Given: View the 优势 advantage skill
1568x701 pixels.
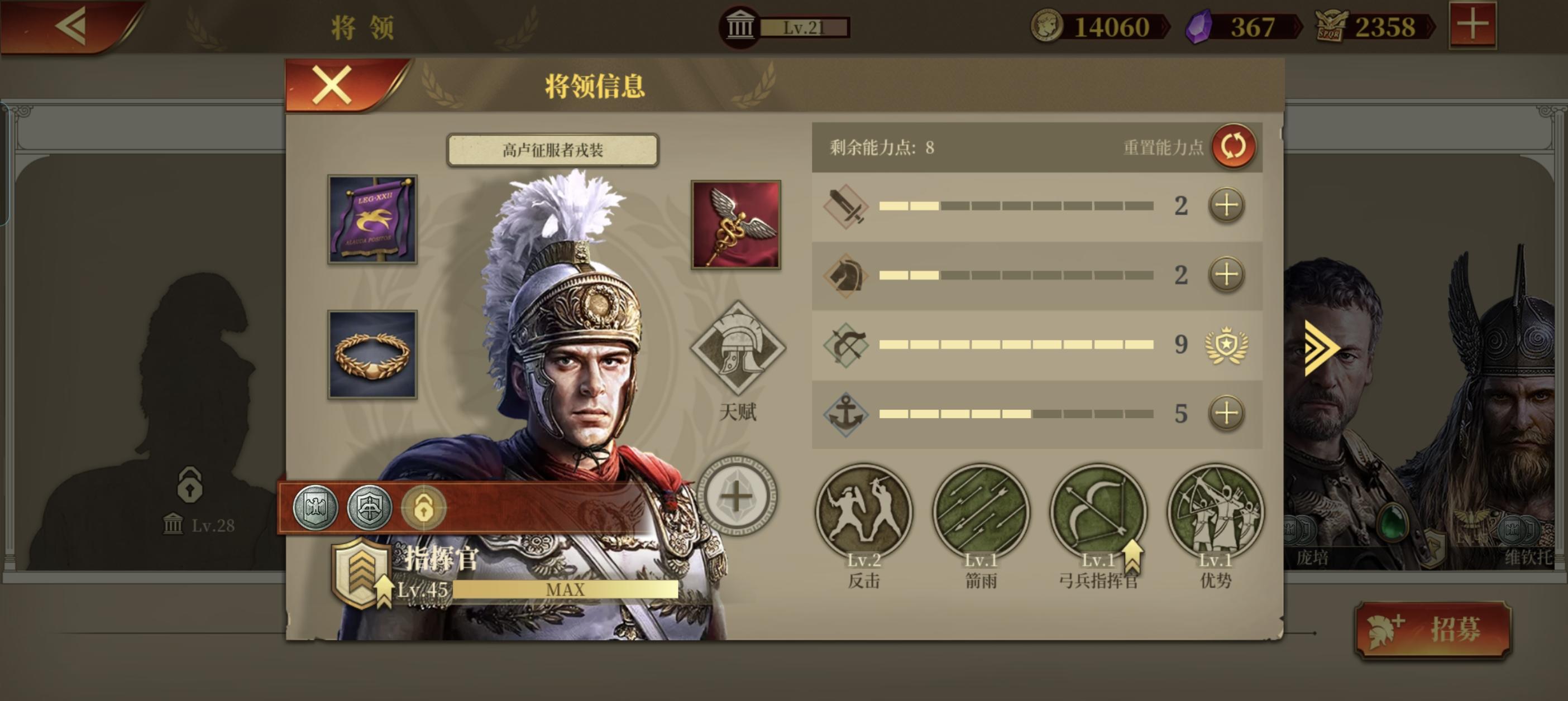Looking at the screenshot, I should [x=1216, y=512].
